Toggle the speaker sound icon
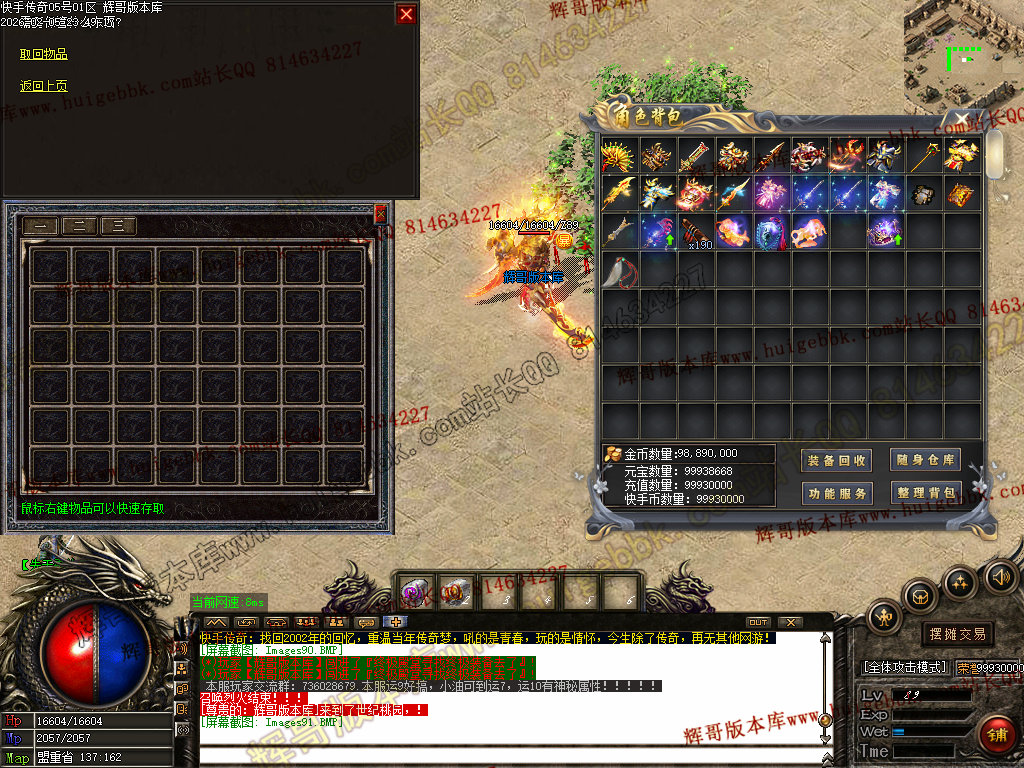This screenshot has width=1024, height=768. click(1001, 576)
